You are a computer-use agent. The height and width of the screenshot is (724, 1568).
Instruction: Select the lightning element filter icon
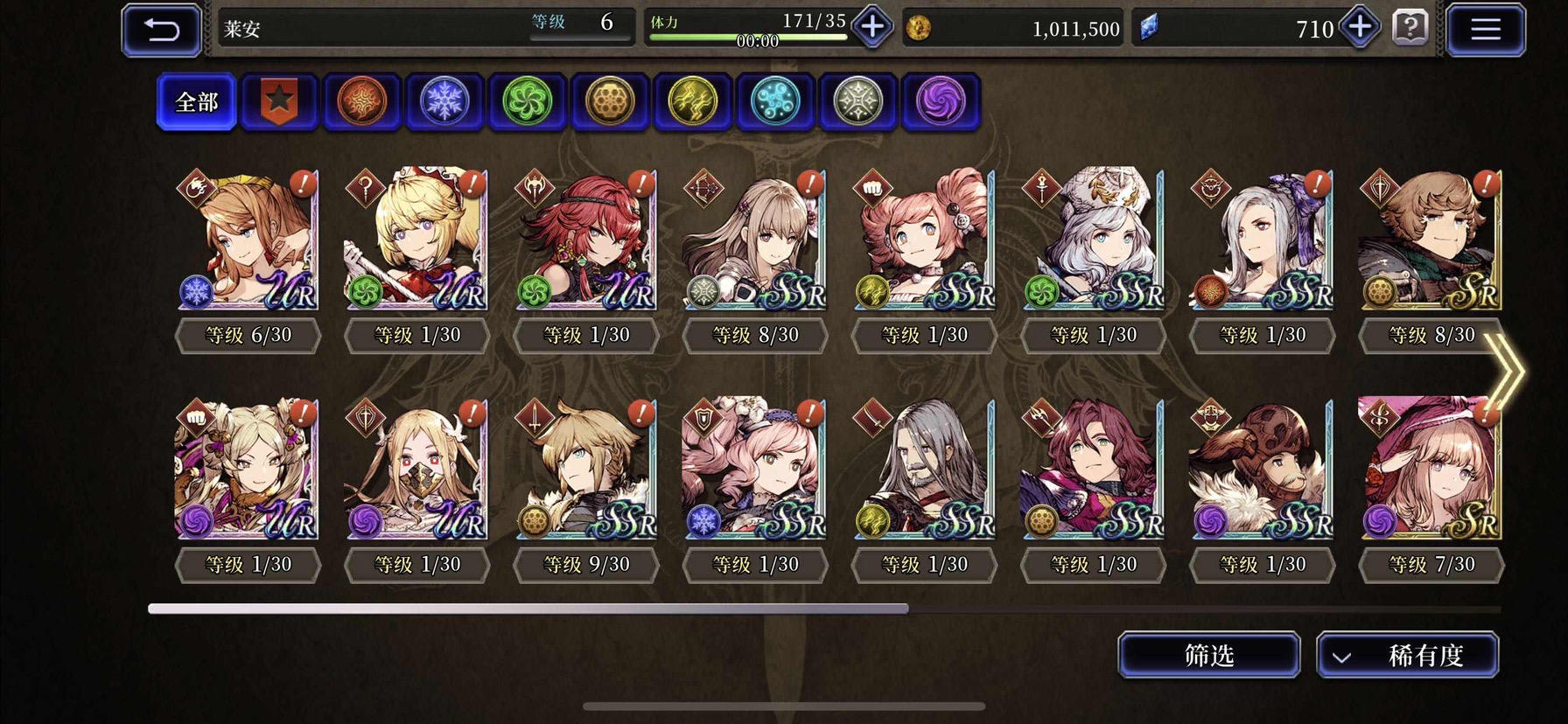692,101
